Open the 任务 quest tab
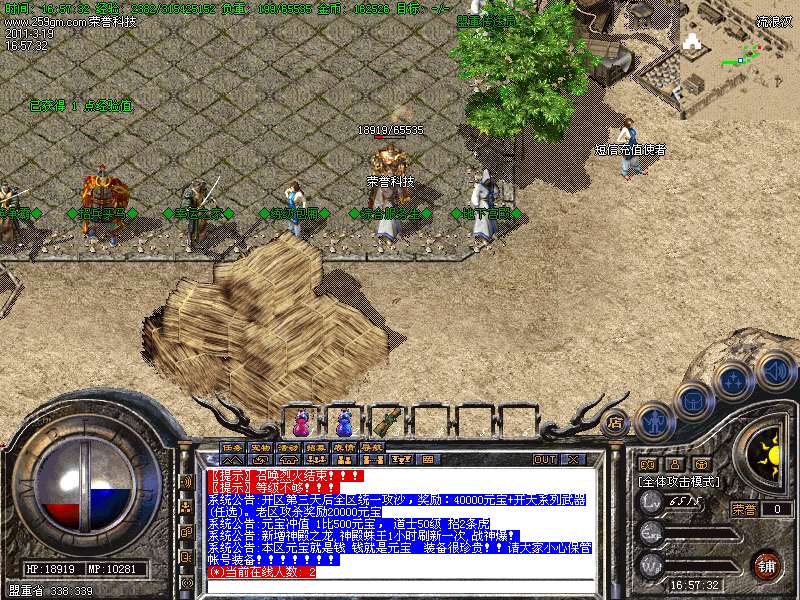The height and width of the screenshot is (600, 800). 232,447
